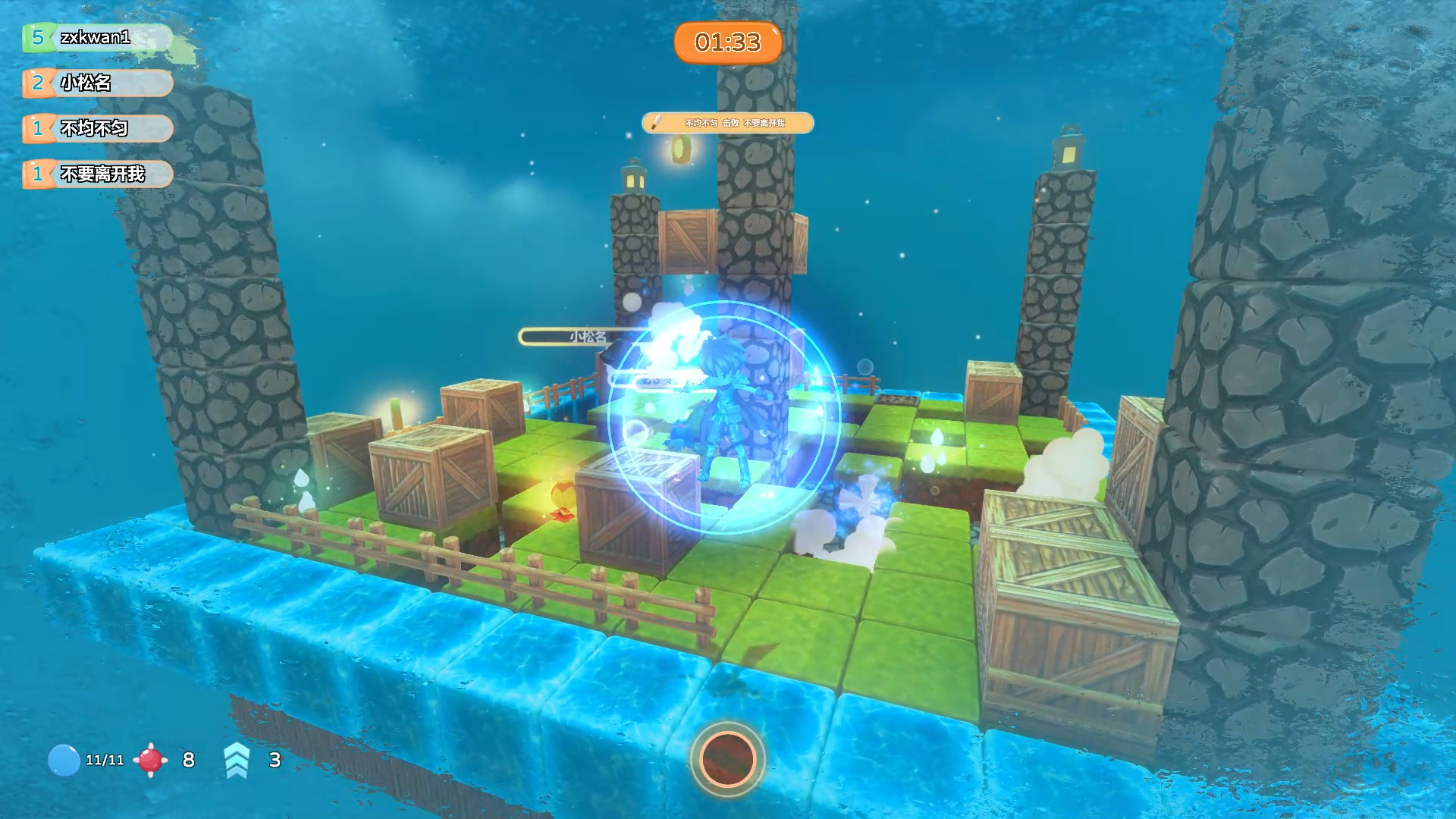
Task: Click the 11/11 water meter display
Action: (x=105, y=759)
